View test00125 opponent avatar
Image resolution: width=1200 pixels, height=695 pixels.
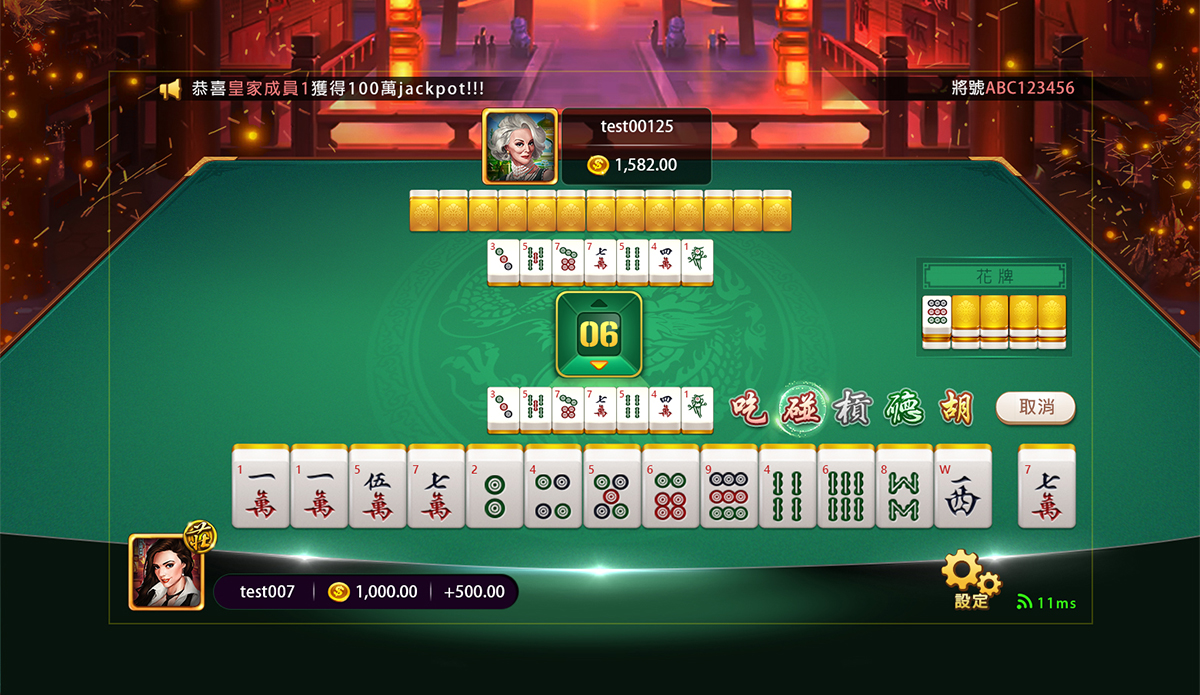(x=519, y=146)
